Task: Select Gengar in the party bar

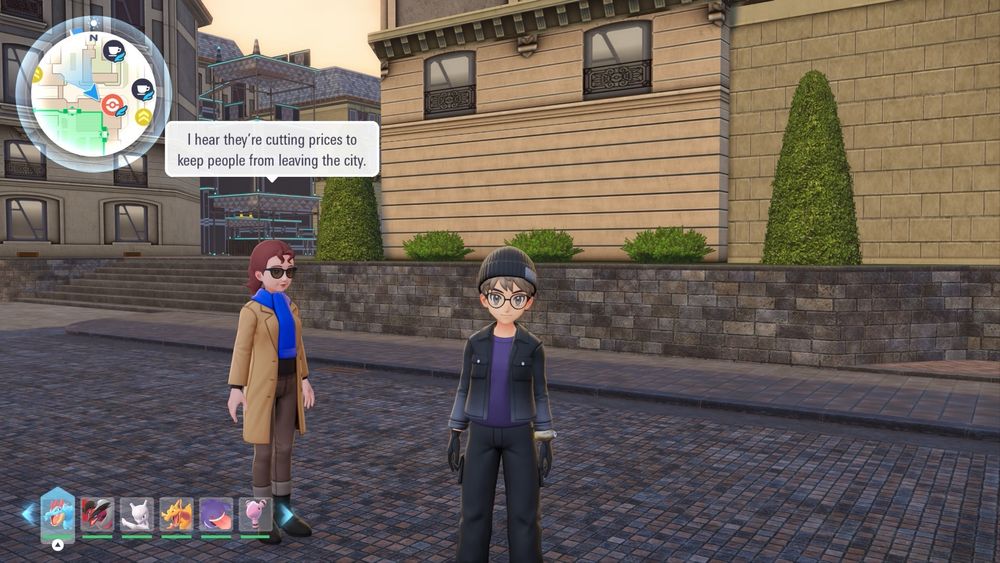Action: [216, 514]
